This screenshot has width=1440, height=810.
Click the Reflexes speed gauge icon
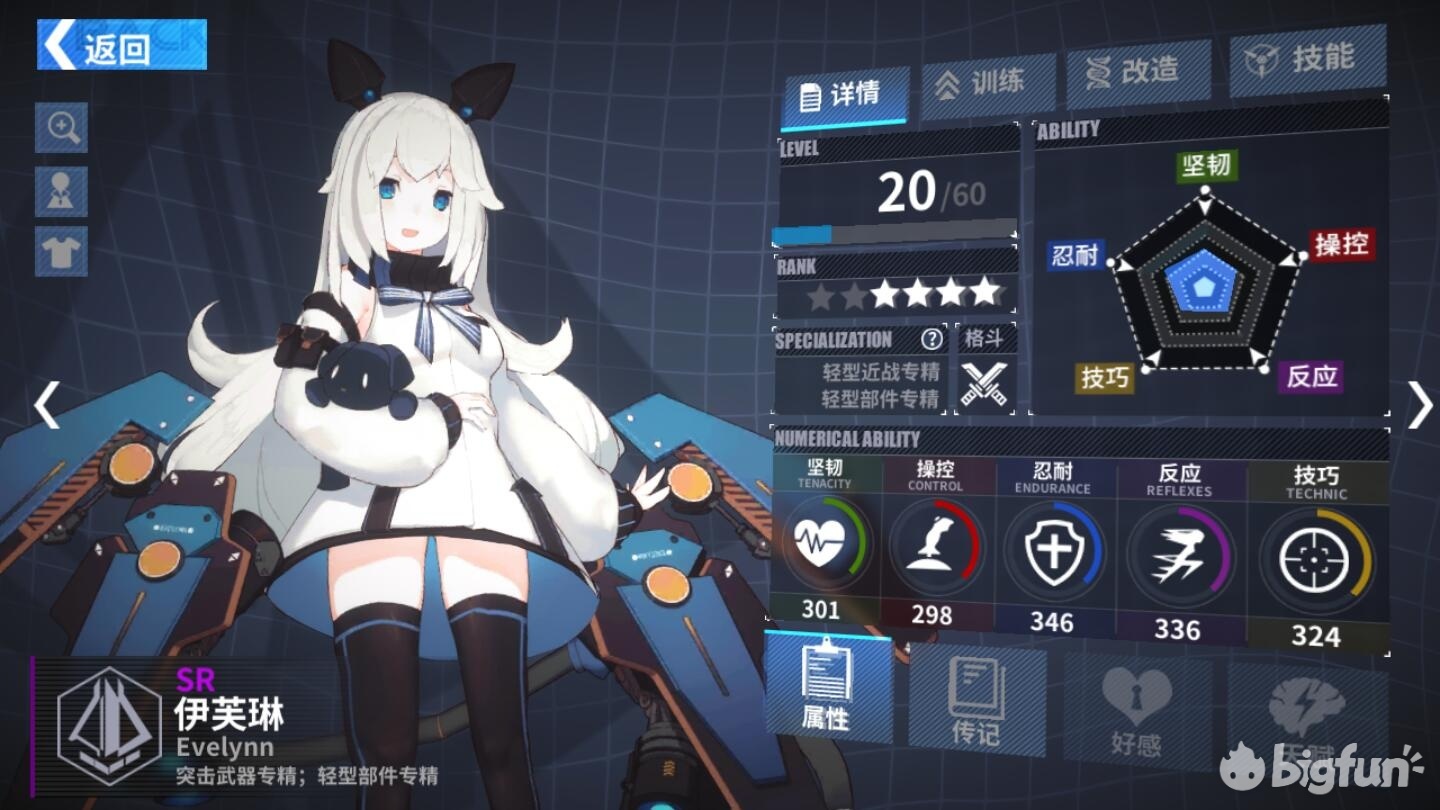pos(1180,551)
